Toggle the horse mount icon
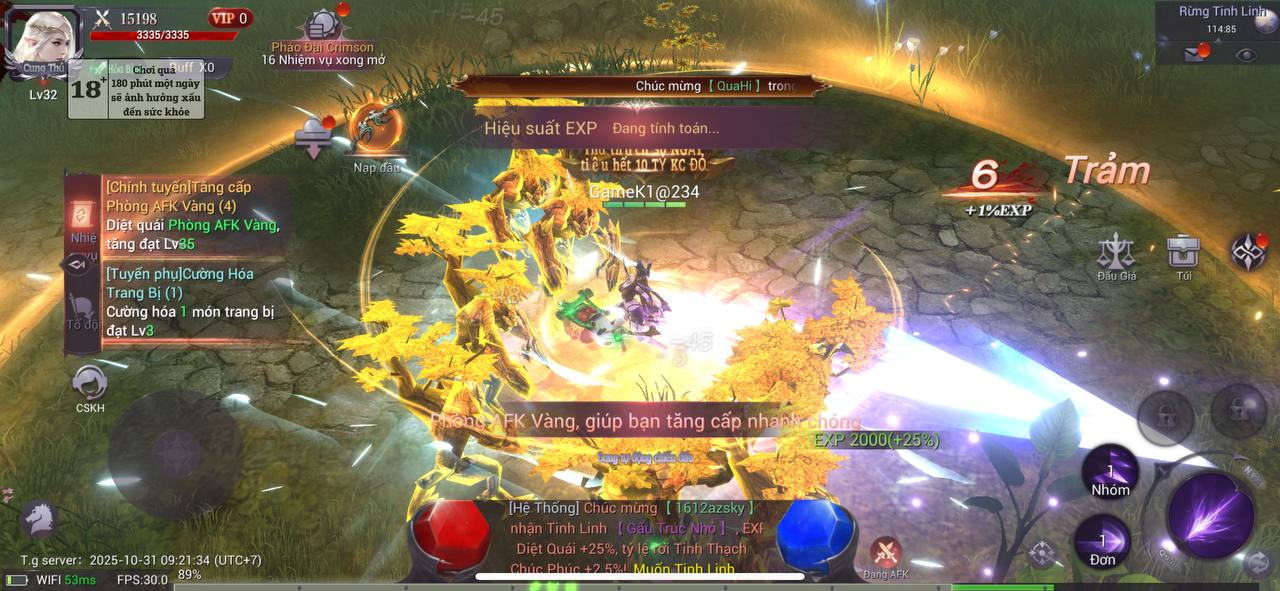Image resolution: width=1280 pixels, height=591 pixels. (x=38, y=517)
